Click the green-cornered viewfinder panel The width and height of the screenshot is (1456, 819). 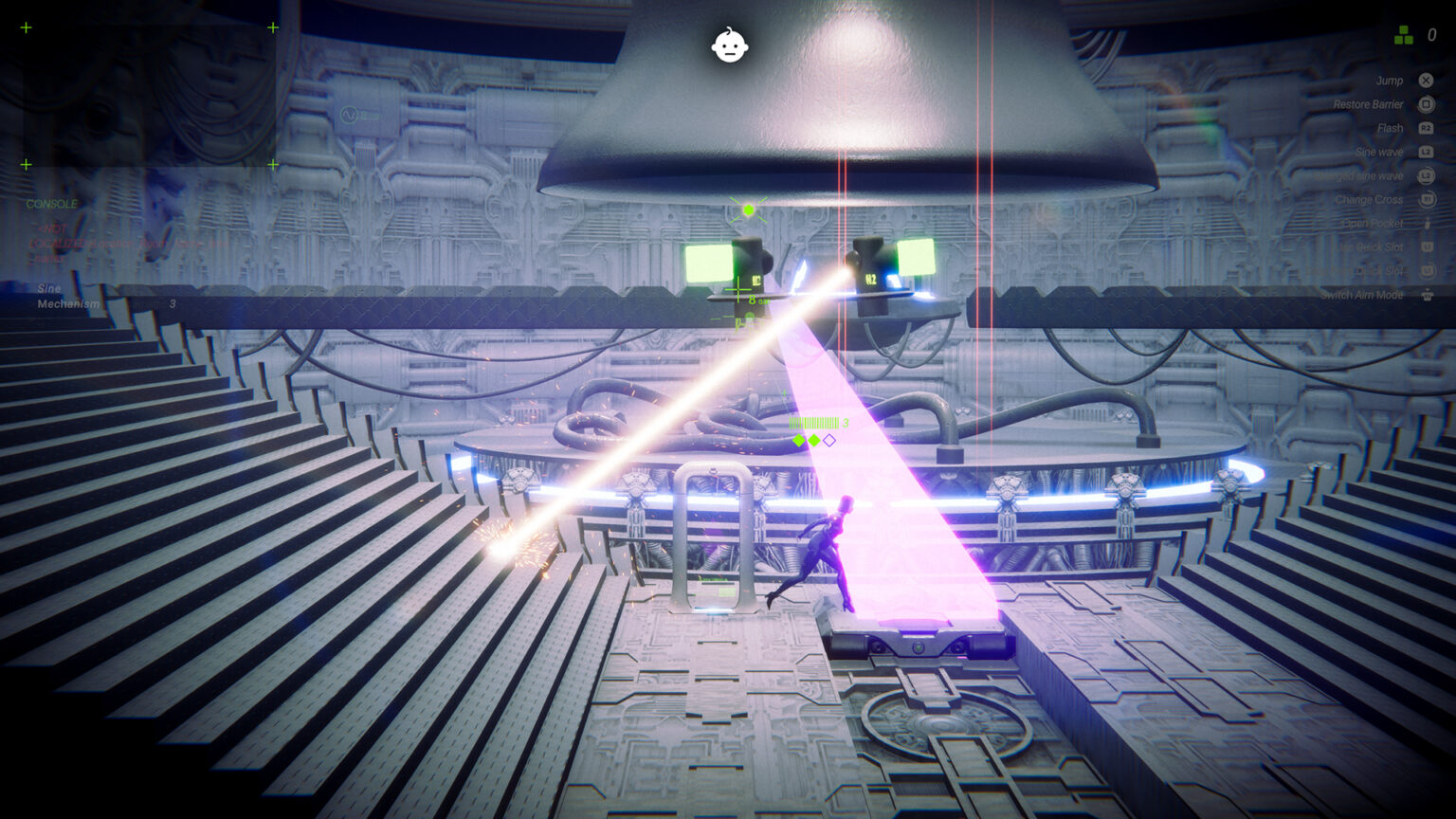tap(149, 96)
